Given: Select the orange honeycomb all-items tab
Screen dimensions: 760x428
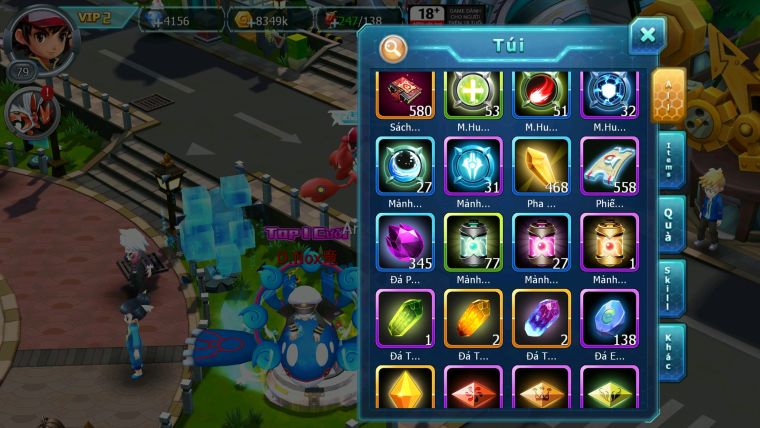Looking at the screenshot, I should 669,96.
